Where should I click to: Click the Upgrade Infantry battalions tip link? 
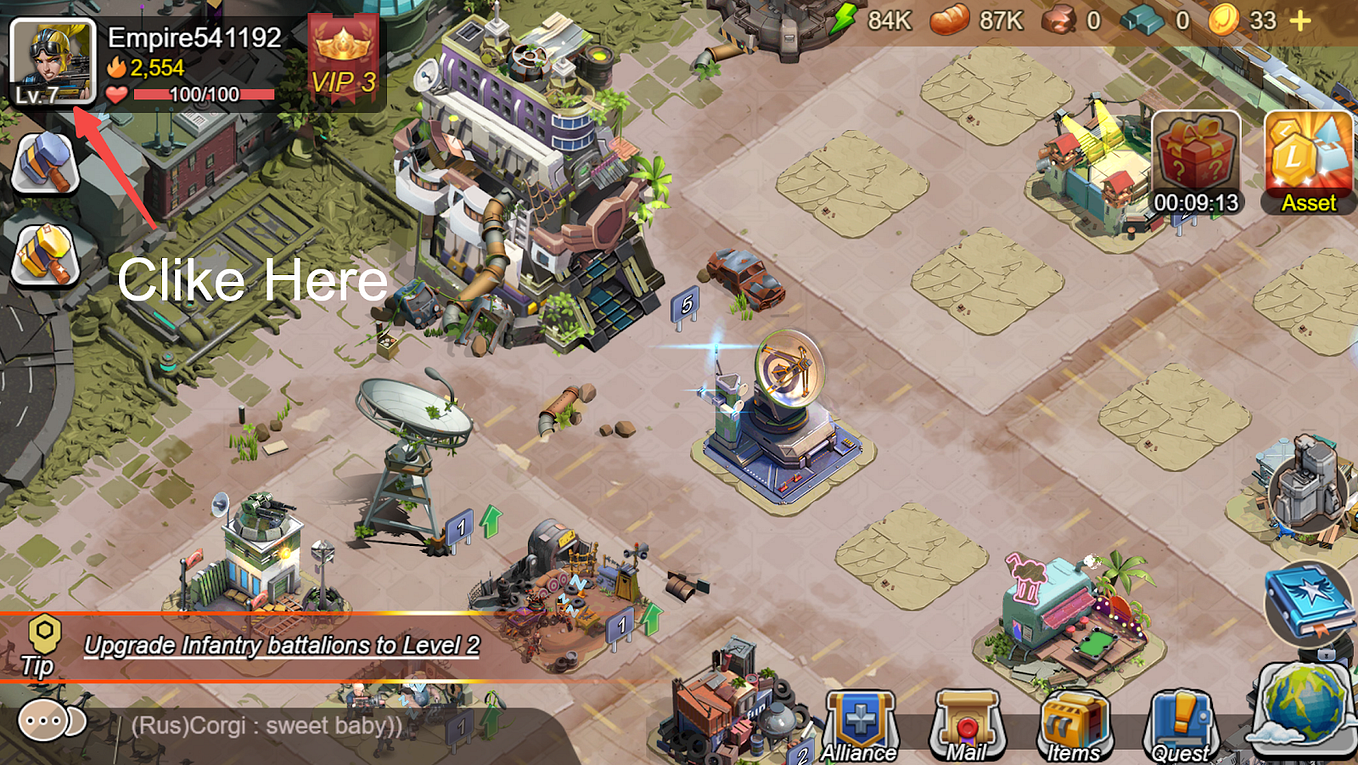tap(285, 646)
